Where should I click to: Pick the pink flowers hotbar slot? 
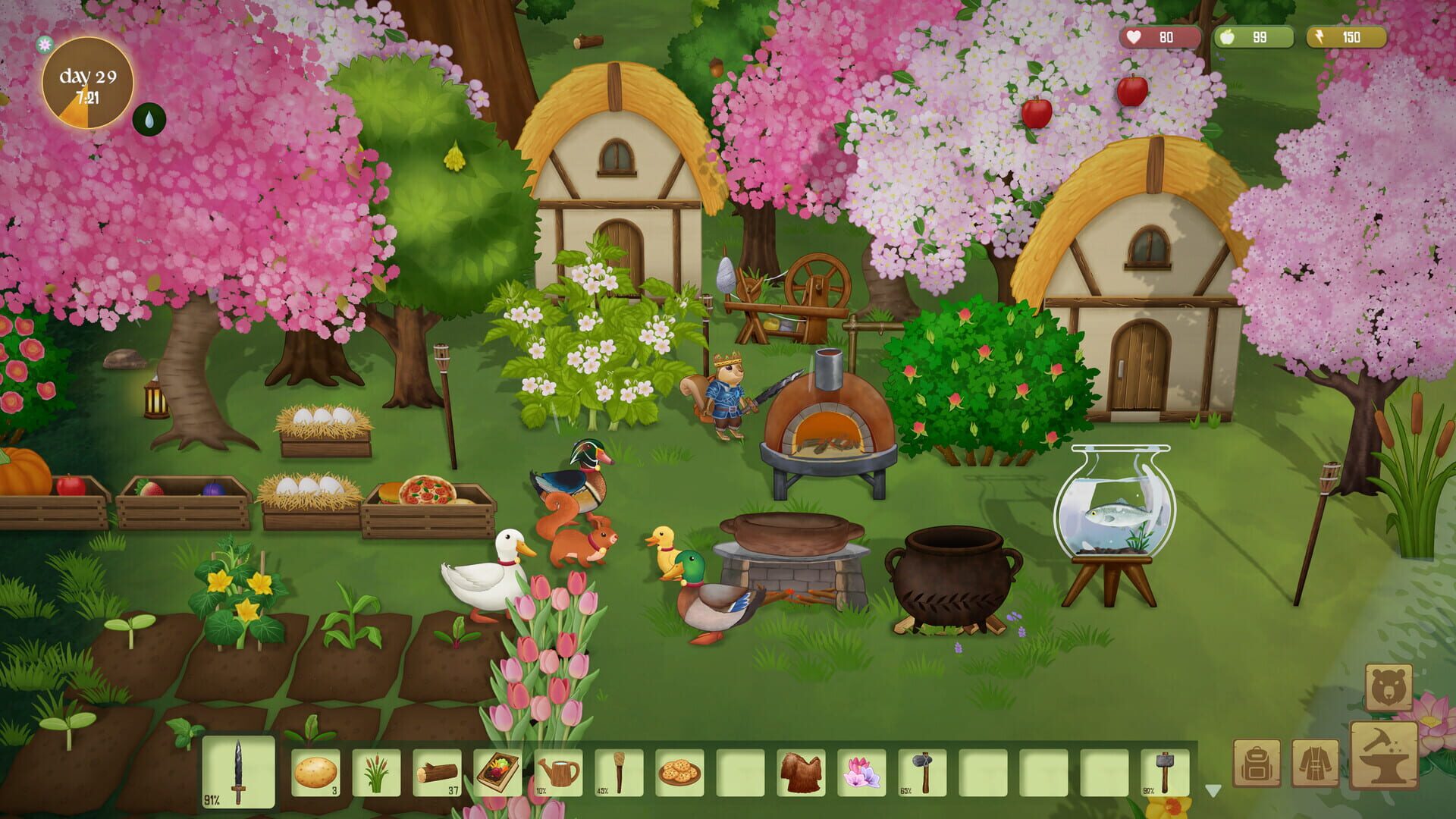[x=862, y=773]
